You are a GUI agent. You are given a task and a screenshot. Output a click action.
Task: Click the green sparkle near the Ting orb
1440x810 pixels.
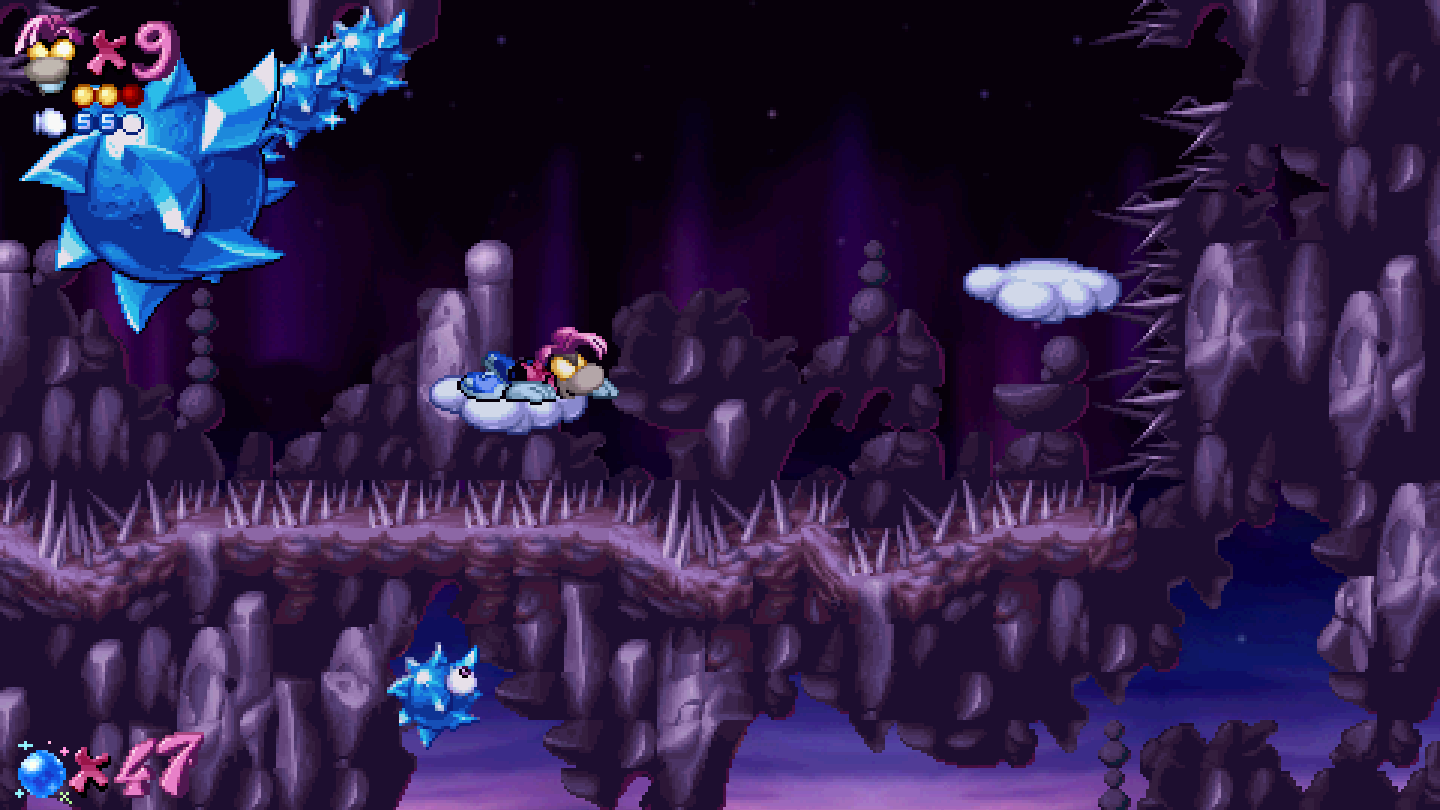tap(64, 797)
